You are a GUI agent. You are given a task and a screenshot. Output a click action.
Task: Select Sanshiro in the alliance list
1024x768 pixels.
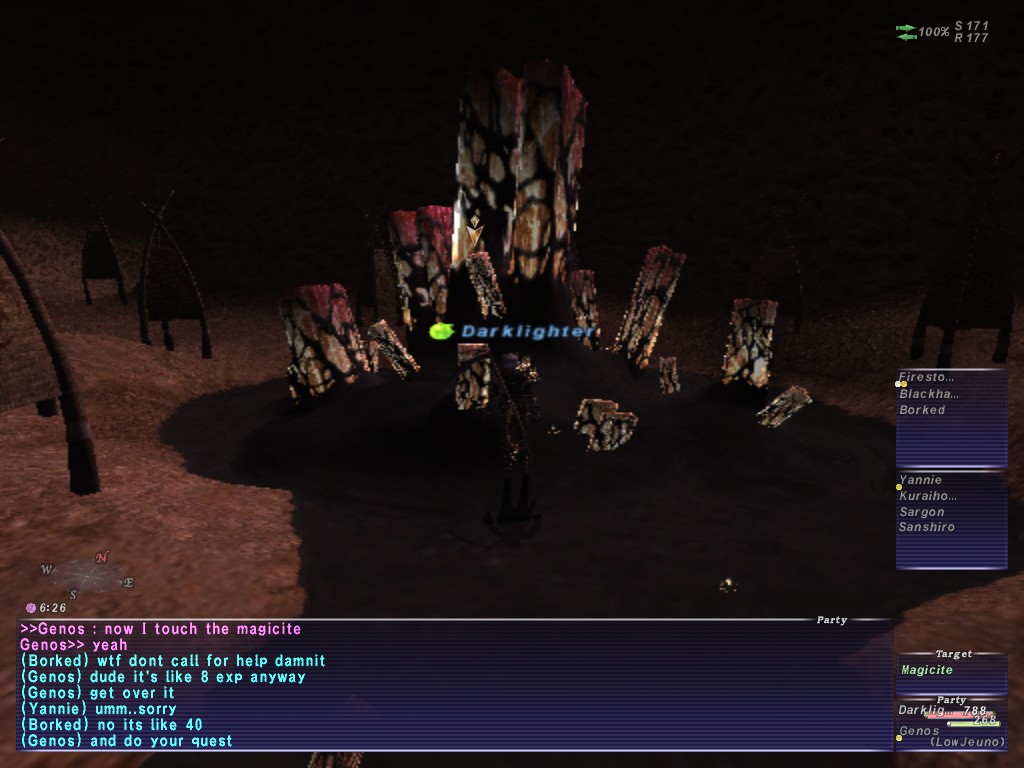[x=926, y=527]
